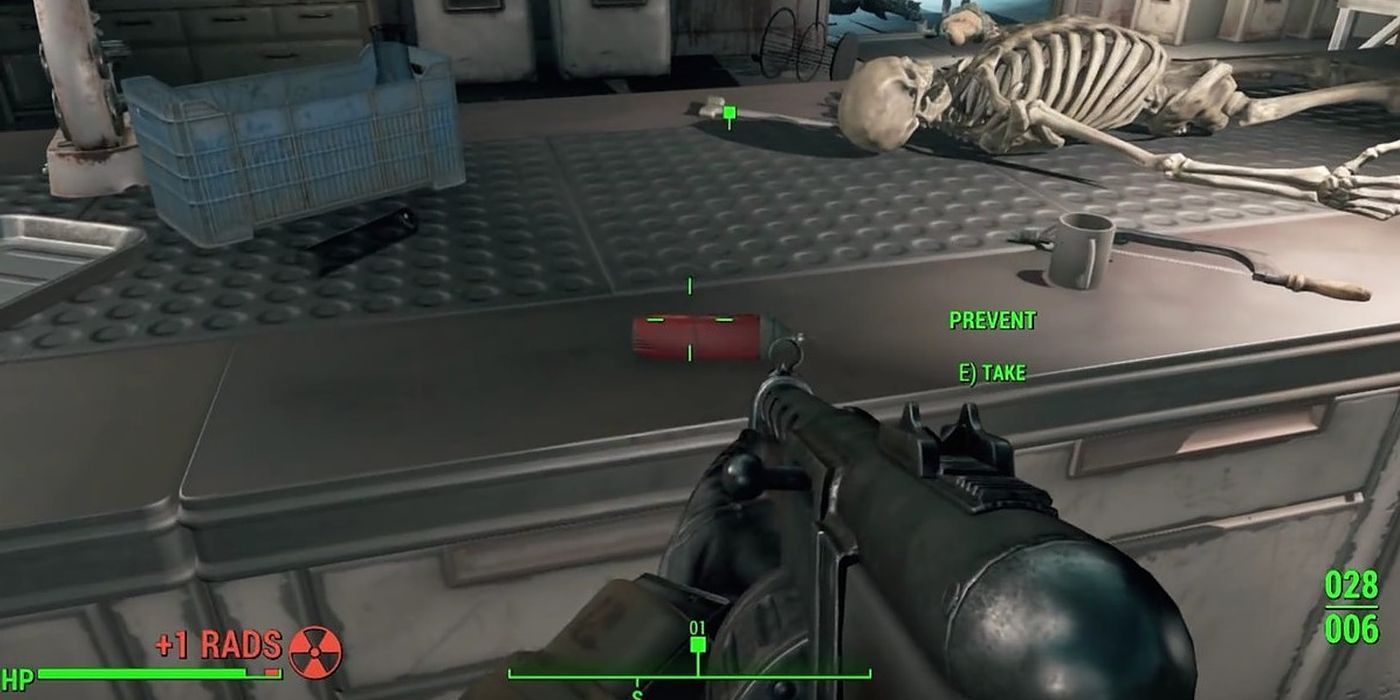Click the compass bar on the HUD

pyautogui.click(x=688, y=673)
